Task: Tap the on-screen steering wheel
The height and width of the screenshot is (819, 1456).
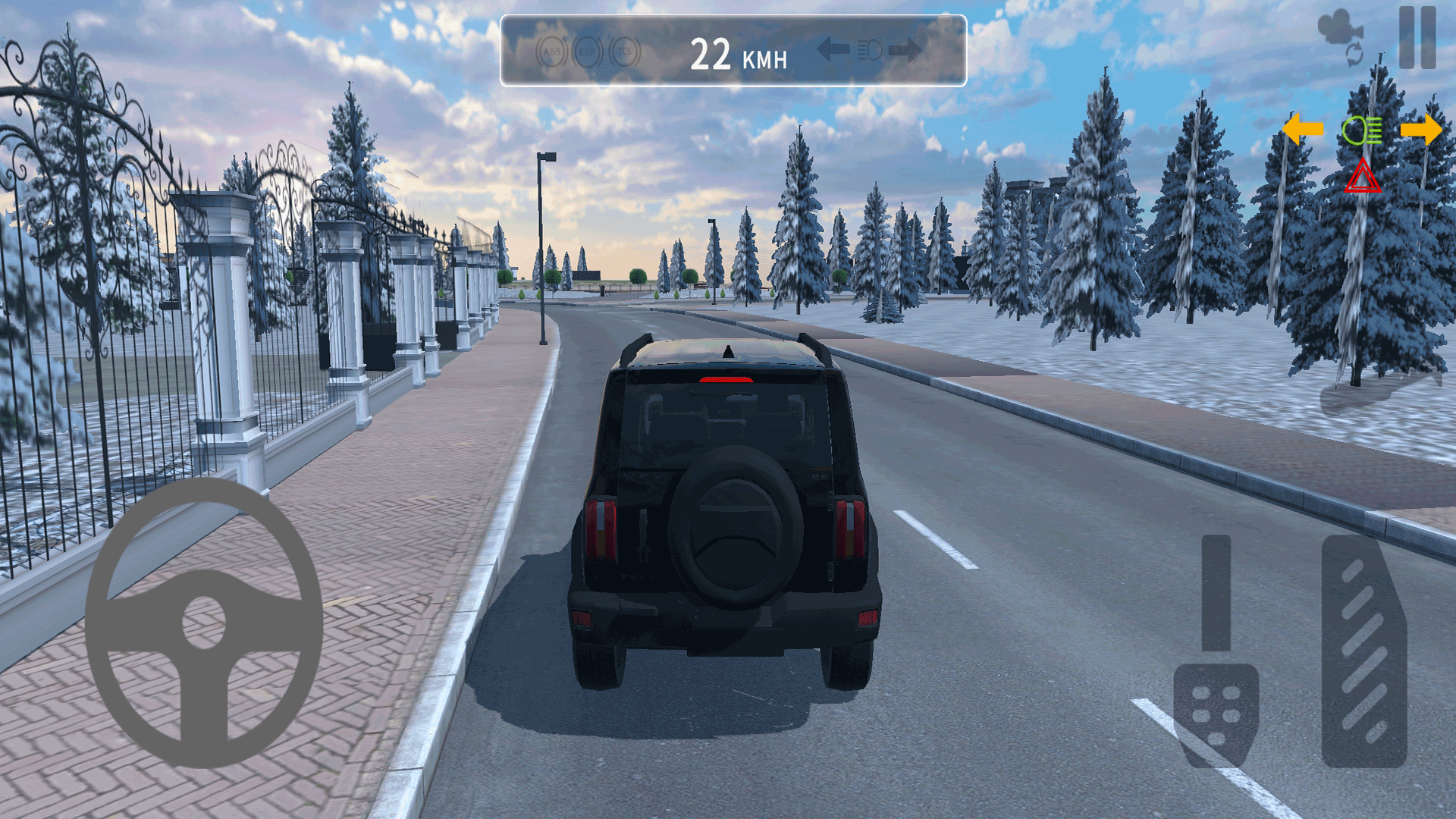Action: point(204,622)
